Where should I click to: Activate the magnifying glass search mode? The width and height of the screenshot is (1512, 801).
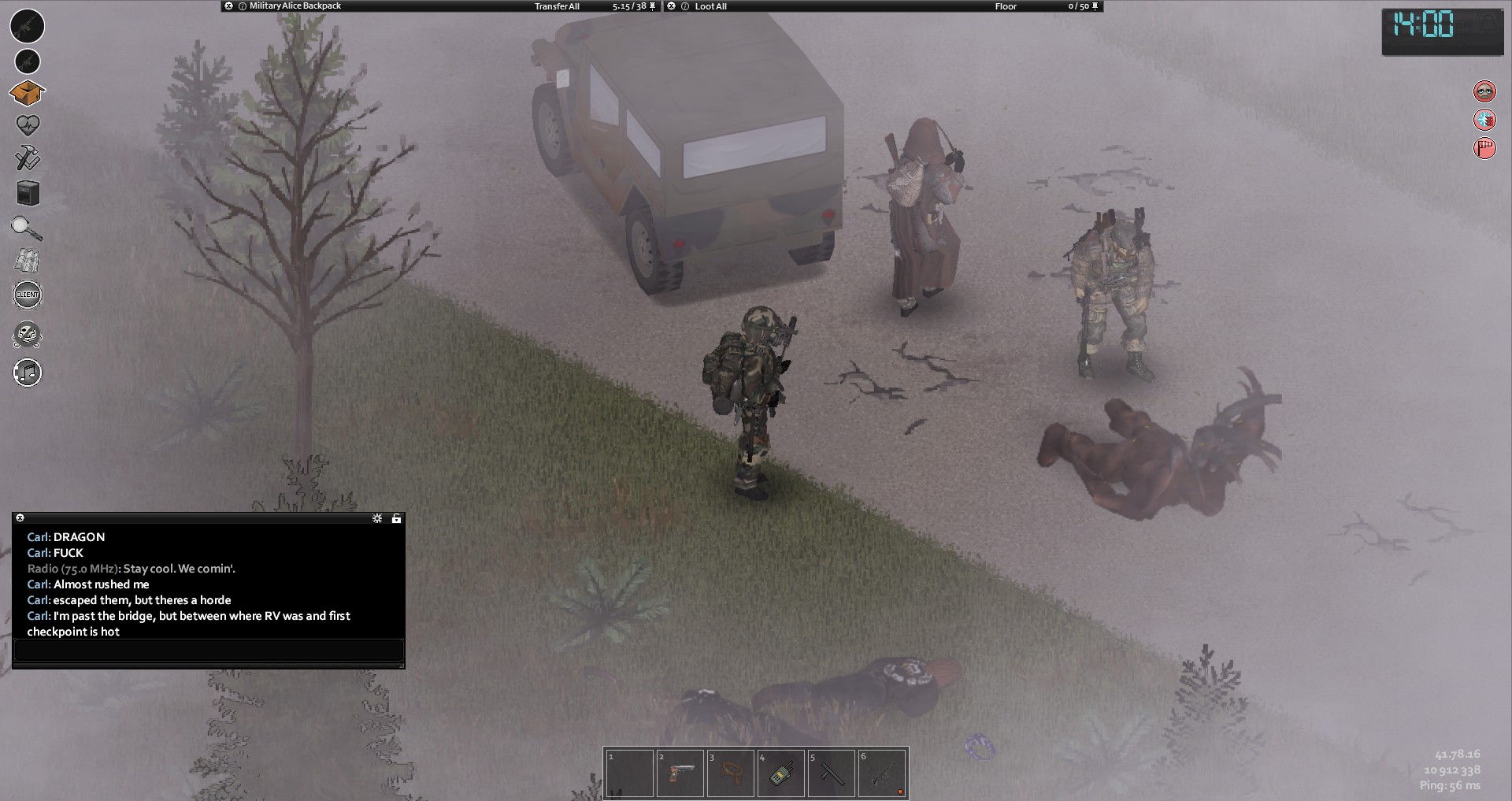click(27, 228)
